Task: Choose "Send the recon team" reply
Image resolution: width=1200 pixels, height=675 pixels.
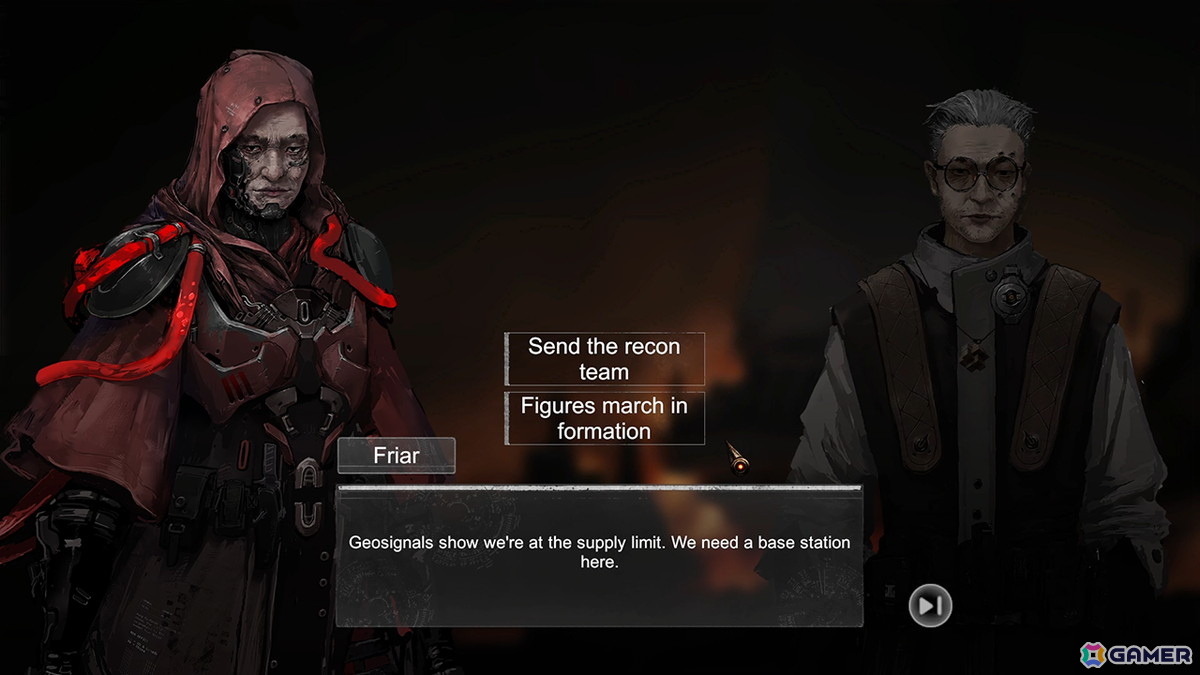Action: [x=604, y=359]
